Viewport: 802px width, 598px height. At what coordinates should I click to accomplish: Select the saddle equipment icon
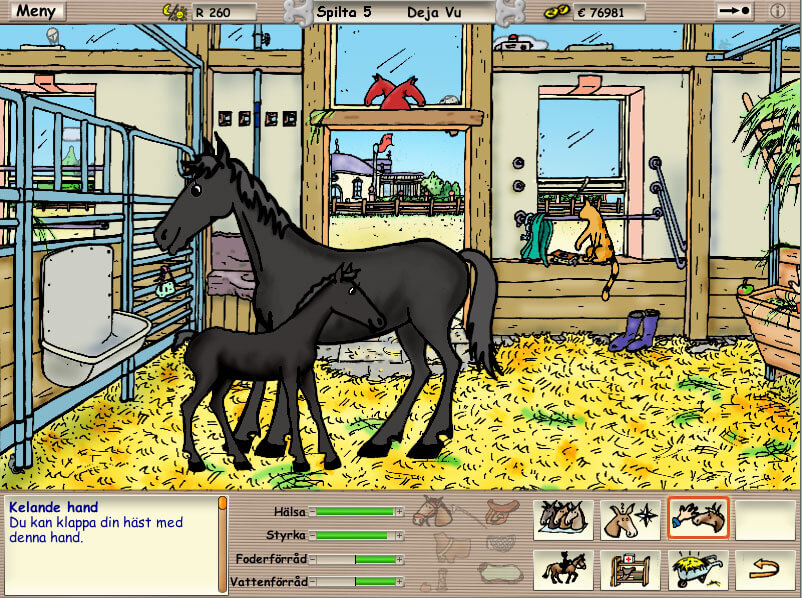(503, 512)
